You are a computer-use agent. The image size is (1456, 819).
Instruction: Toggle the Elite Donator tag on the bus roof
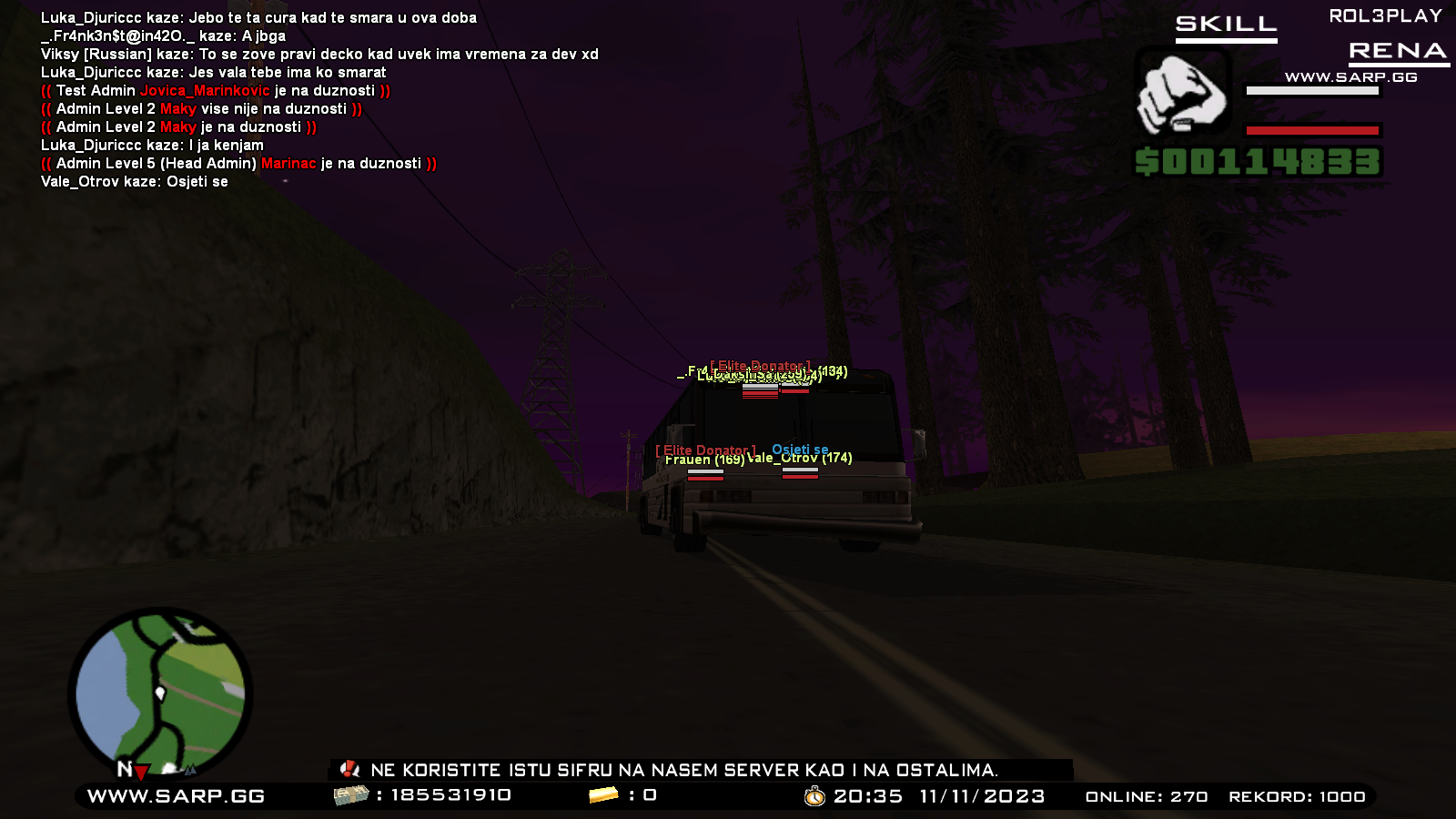[x=761, y=365]
